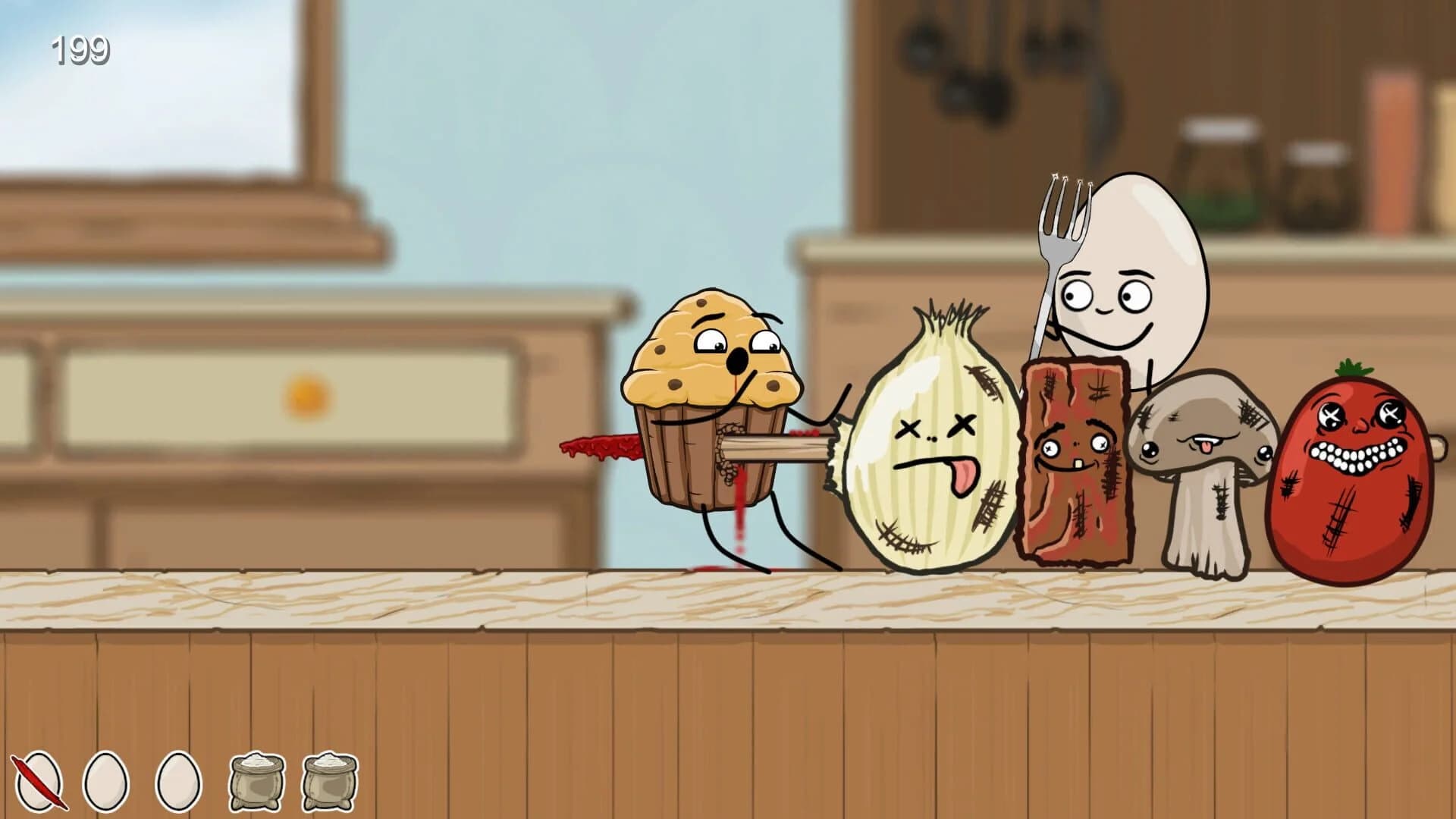Click the score counter showing 199
The width and height of the screenshot is (1456, 819).
(80, 52)
